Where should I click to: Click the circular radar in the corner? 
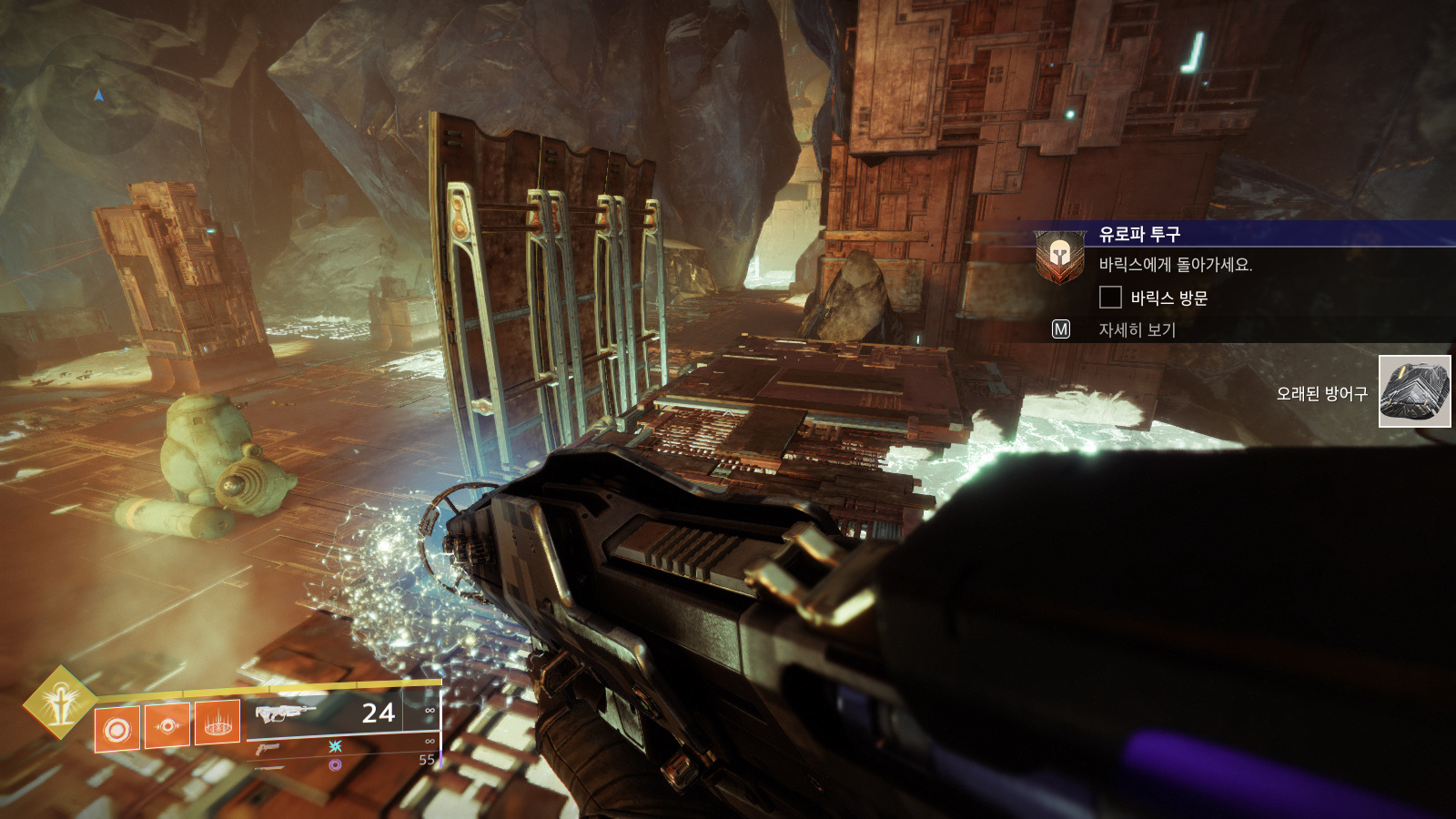98,96
